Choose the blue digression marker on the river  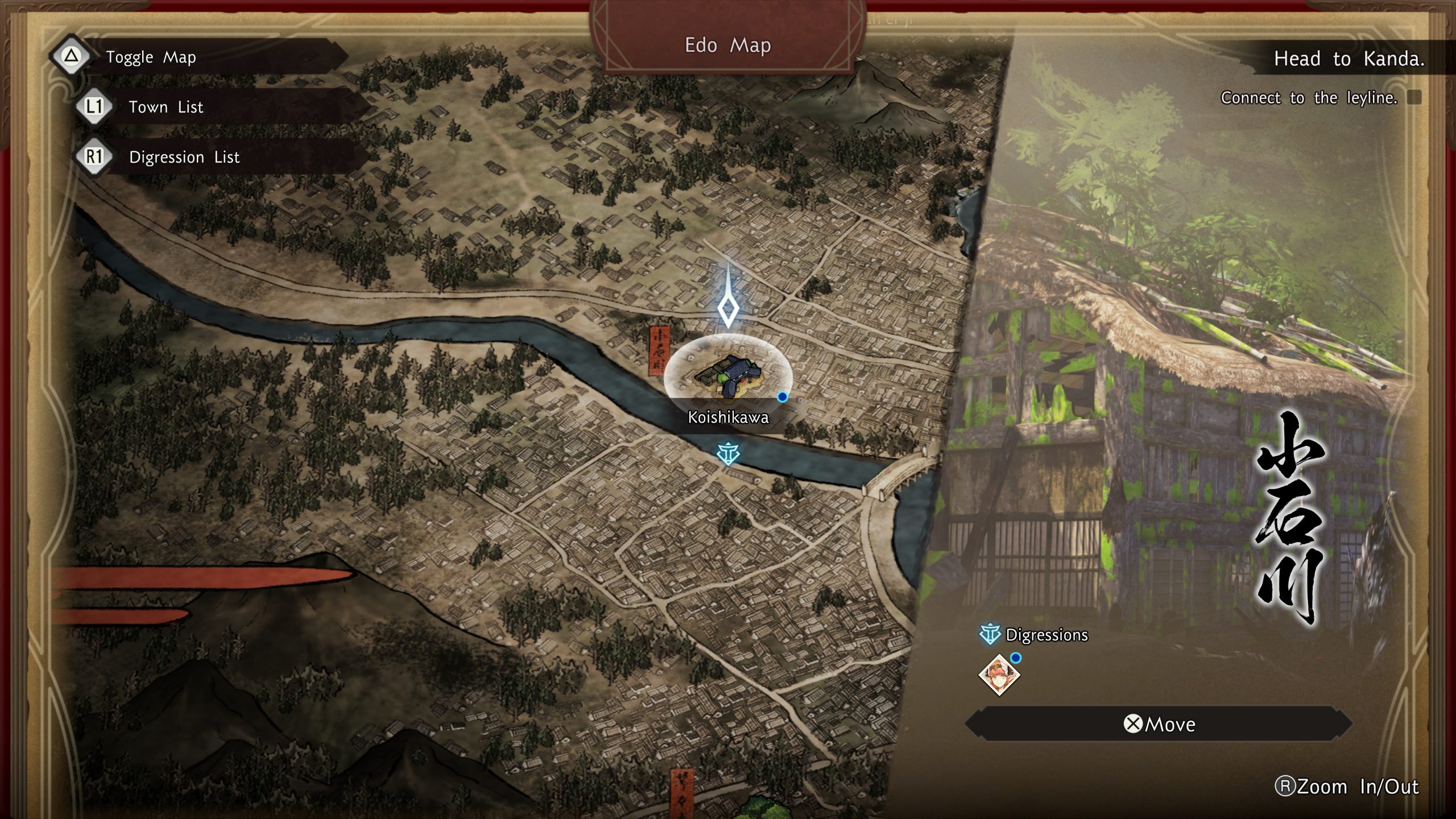coord(728,454)
